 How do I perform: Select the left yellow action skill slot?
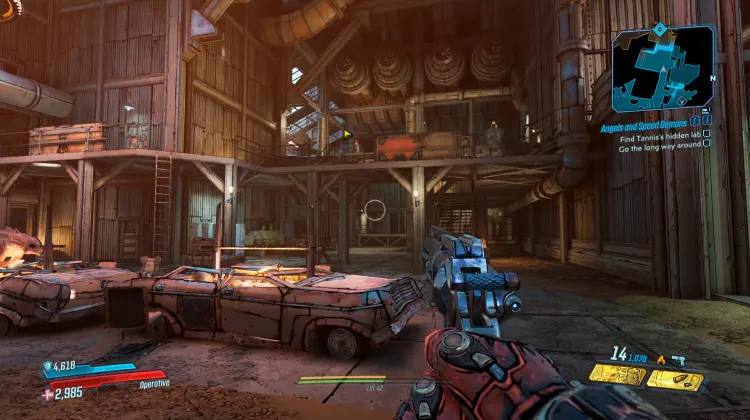click(615, 374)
